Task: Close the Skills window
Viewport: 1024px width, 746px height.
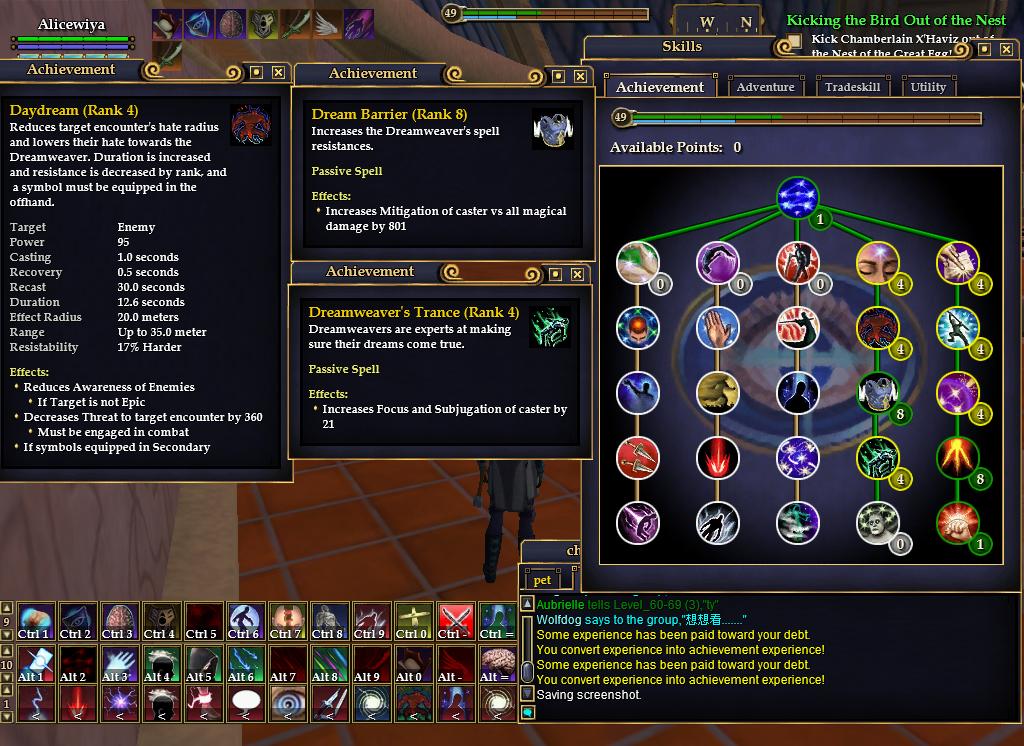Action: (1006, 48)
